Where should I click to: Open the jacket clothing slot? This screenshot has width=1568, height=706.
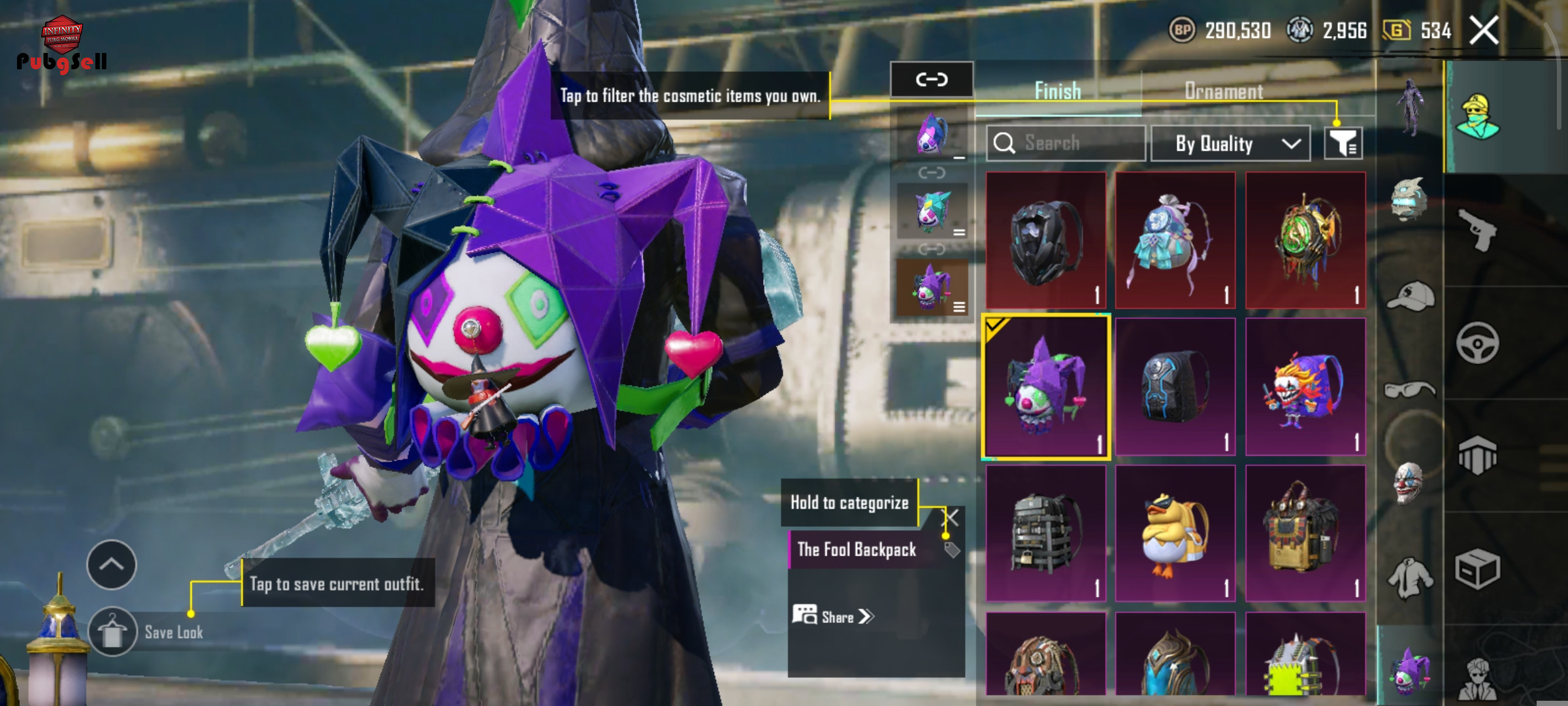pyautogui.click(x=1410, y=577)
